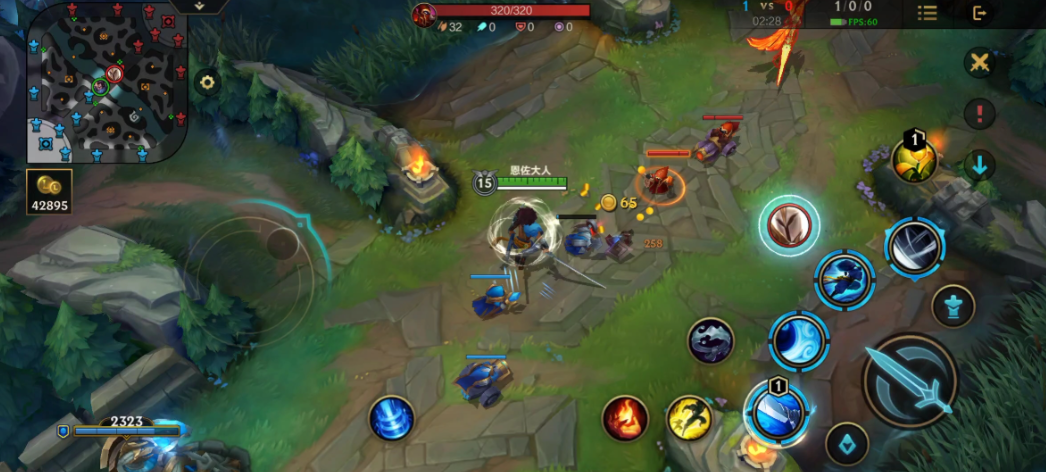This screenshot has width=1046, height=472.
Task: Open the minimap
Action: (107, 83)
